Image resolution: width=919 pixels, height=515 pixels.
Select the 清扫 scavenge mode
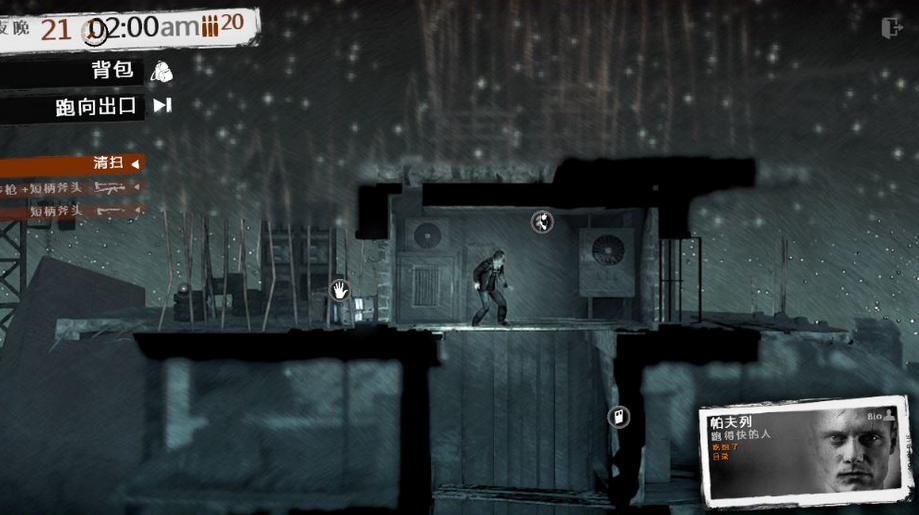(x=110, y=163)
